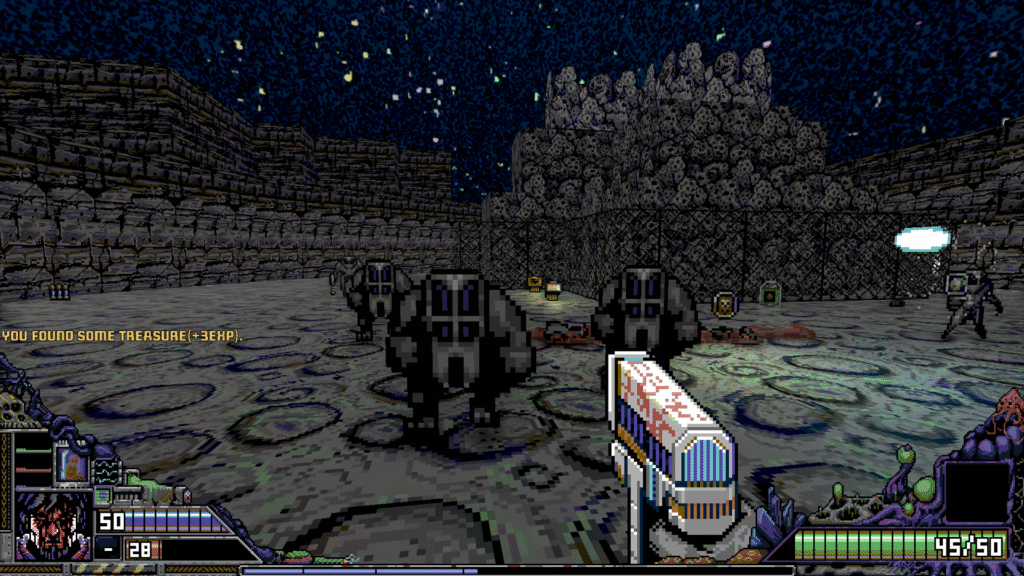1024x576 pixels.
Task: Click the empty black item panel
Action: 977,492
